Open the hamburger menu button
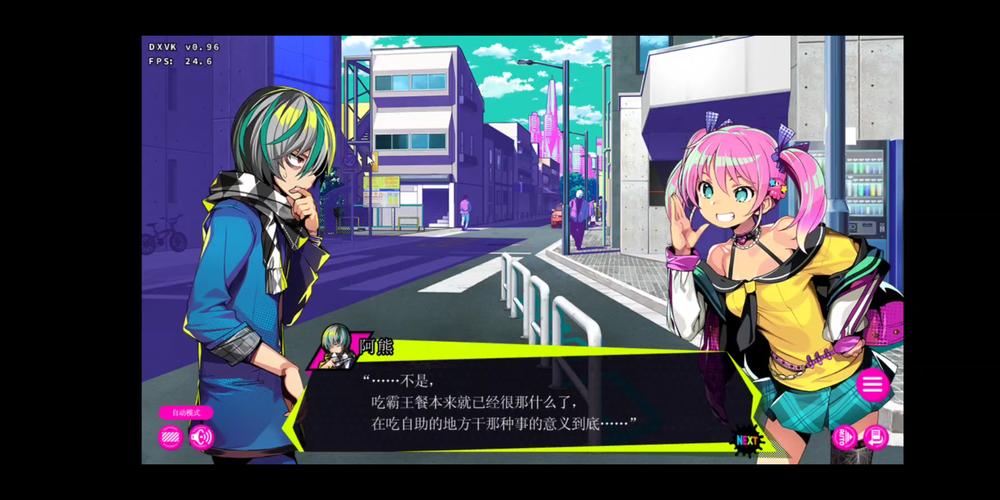This screenshot has height=500, width=1000. click(873, 384)
